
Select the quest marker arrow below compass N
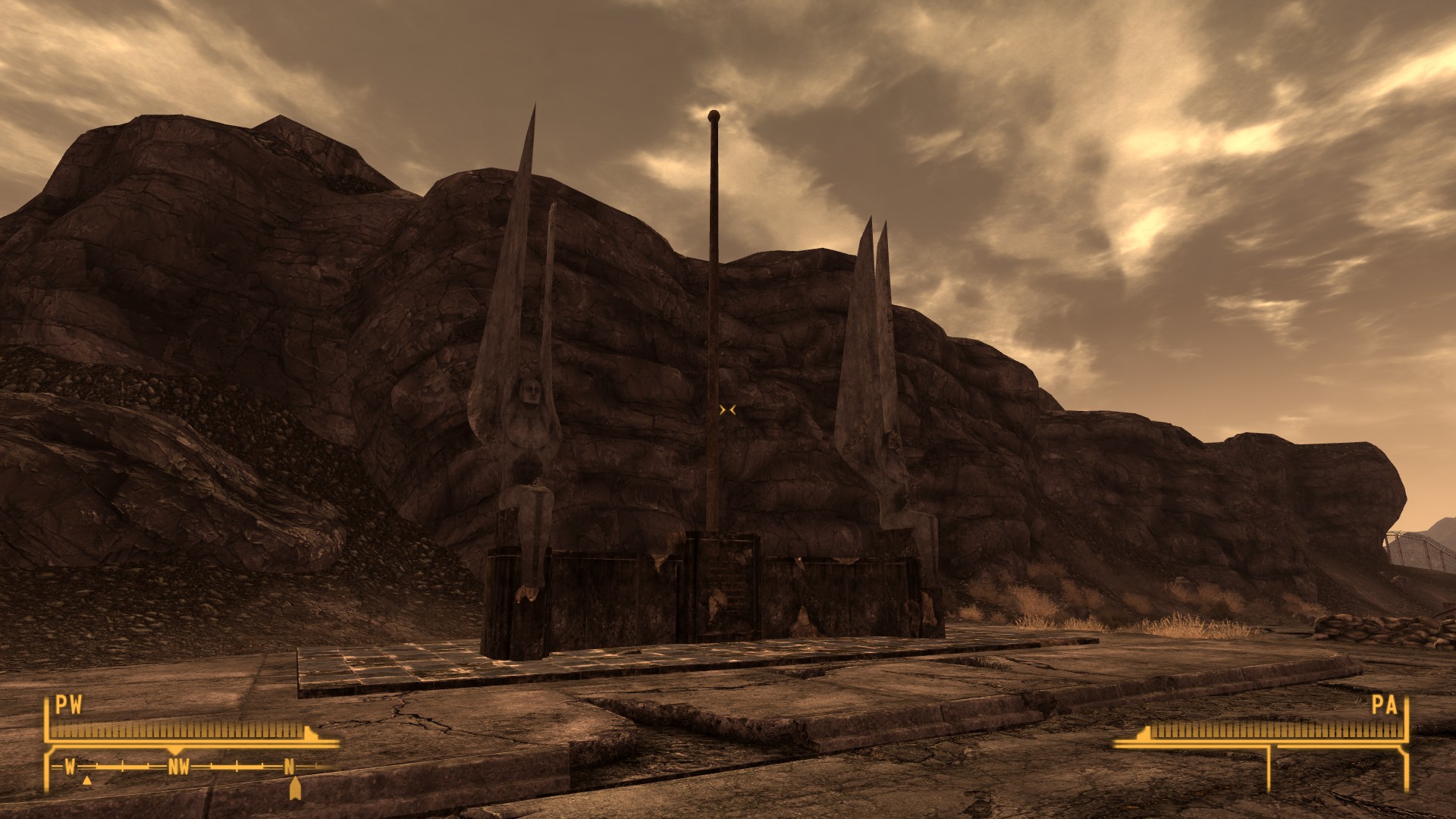click(x=295, y=789)
